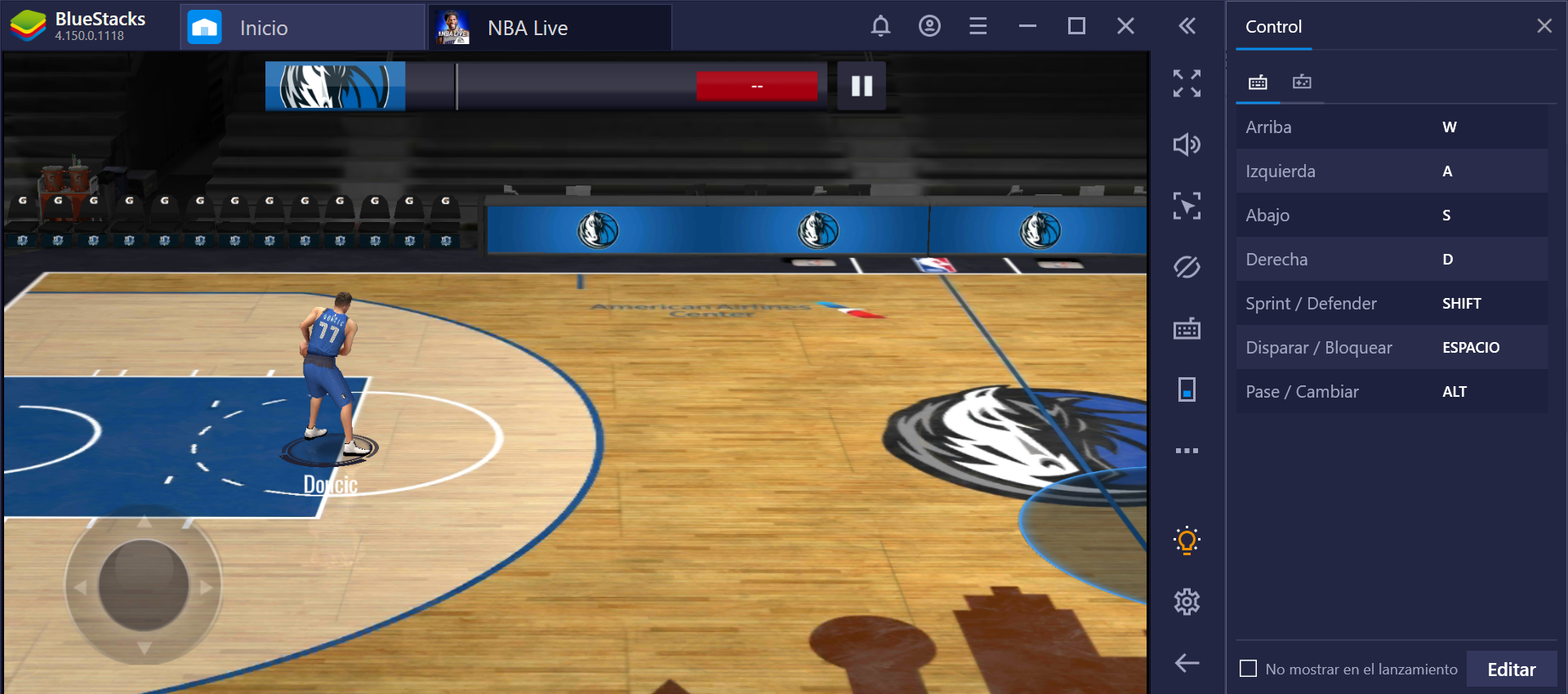This screenshot has width=1568, height=694.
Task: Open notifications via the bell icon
Action: [880, 25]
